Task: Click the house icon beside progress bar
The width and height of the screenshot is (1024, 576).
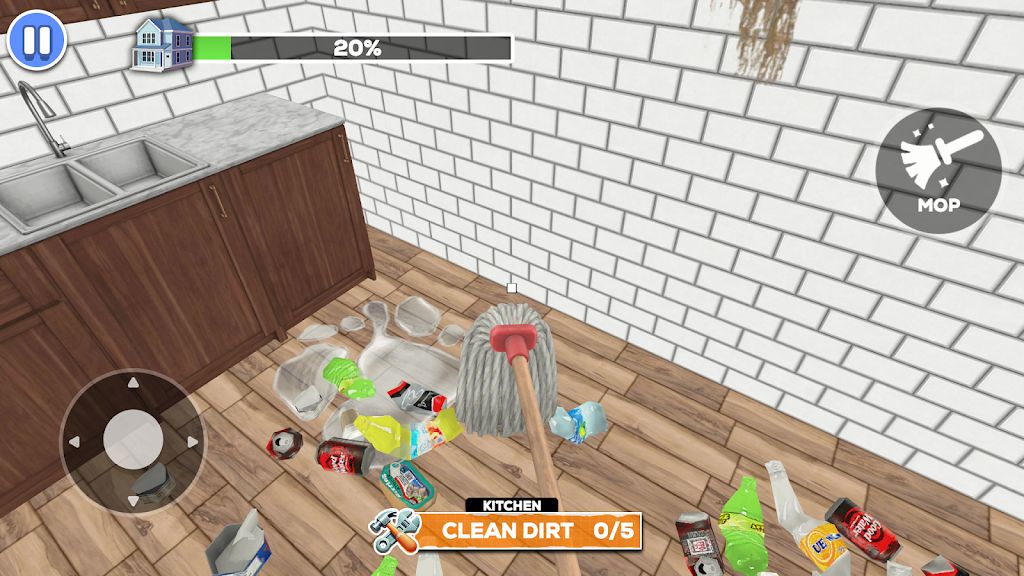Action: (163, 44)
